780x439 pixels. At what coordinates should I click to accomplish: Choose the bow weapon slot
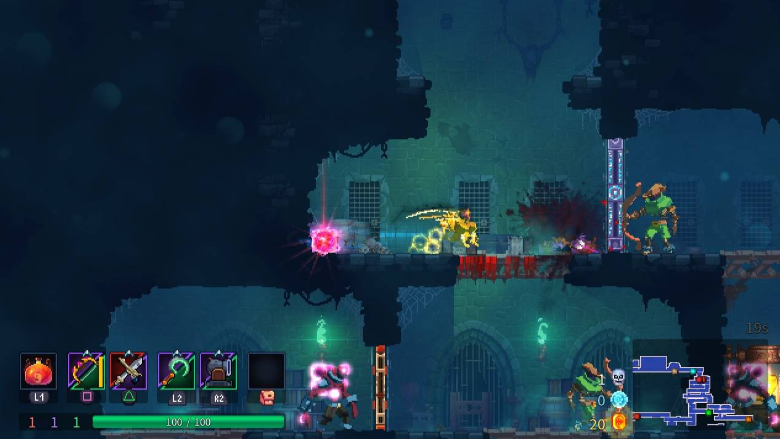(86, 371)
